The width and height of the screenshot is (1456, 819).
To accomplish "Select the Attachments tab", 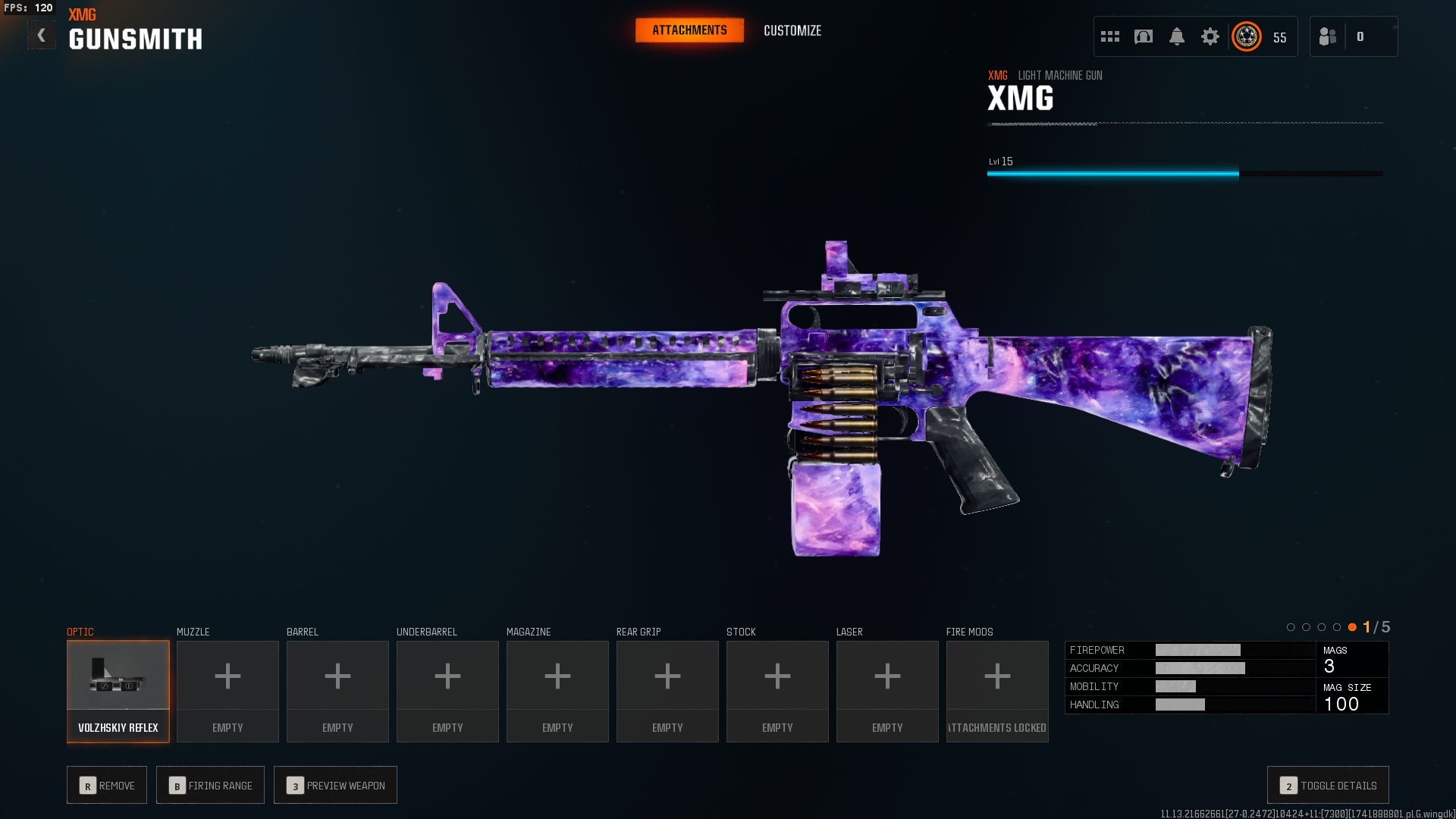I will (x=689, y=30).
